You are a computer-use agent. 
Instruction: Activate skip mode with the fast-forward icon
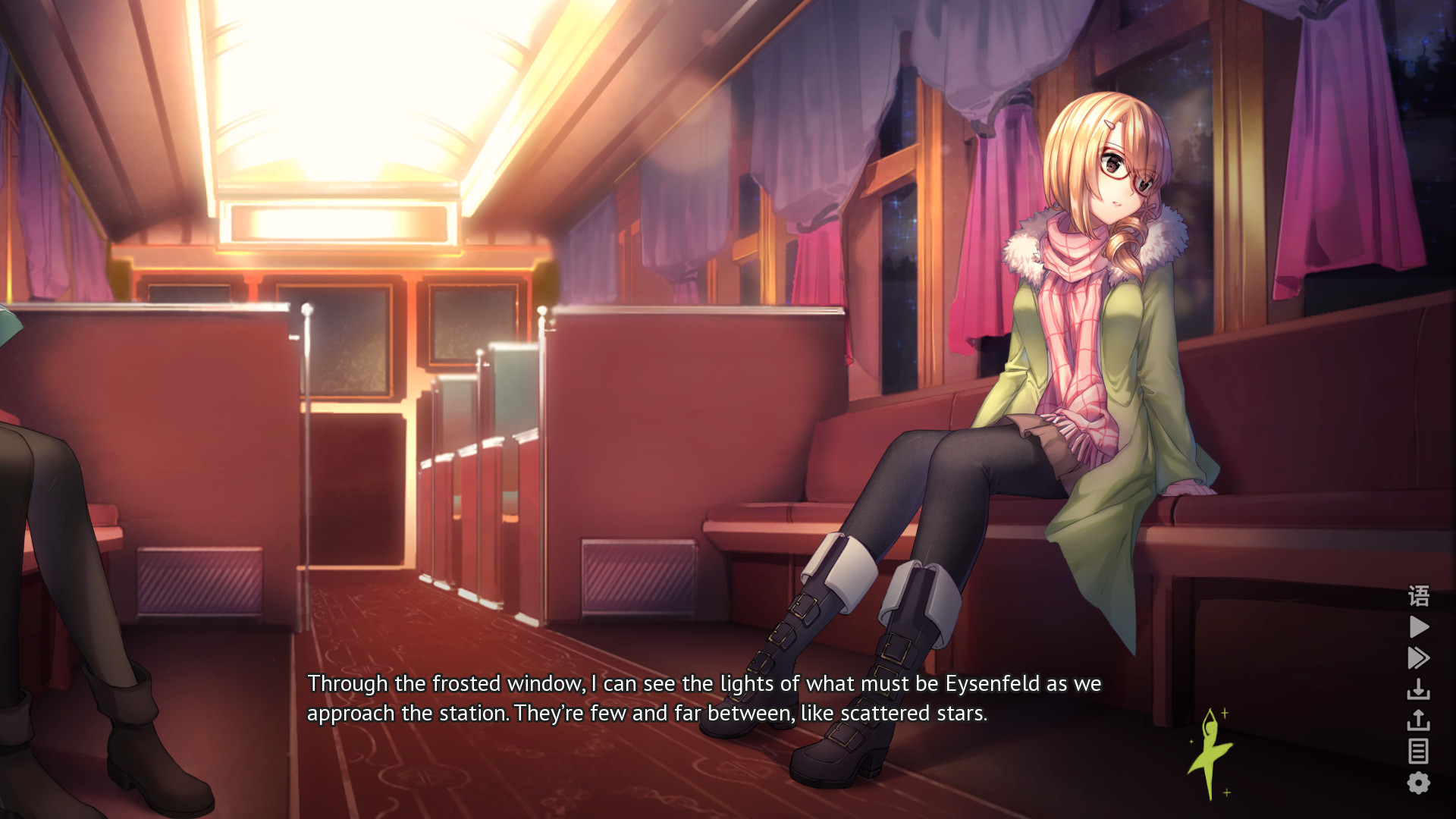1419,657
